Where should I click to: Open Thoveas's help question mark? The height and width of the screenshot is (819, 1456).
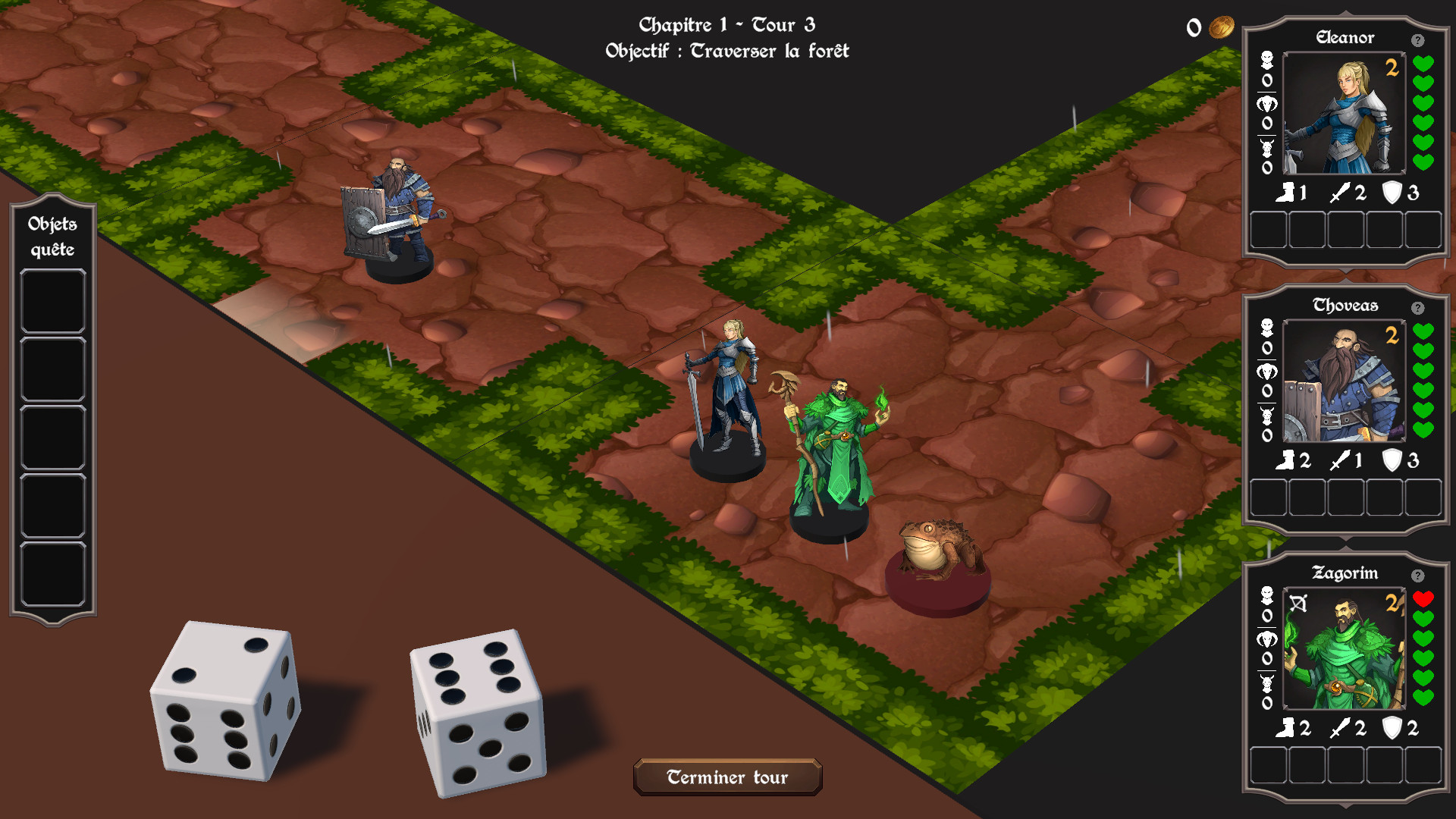click(x=1417, y=308)
